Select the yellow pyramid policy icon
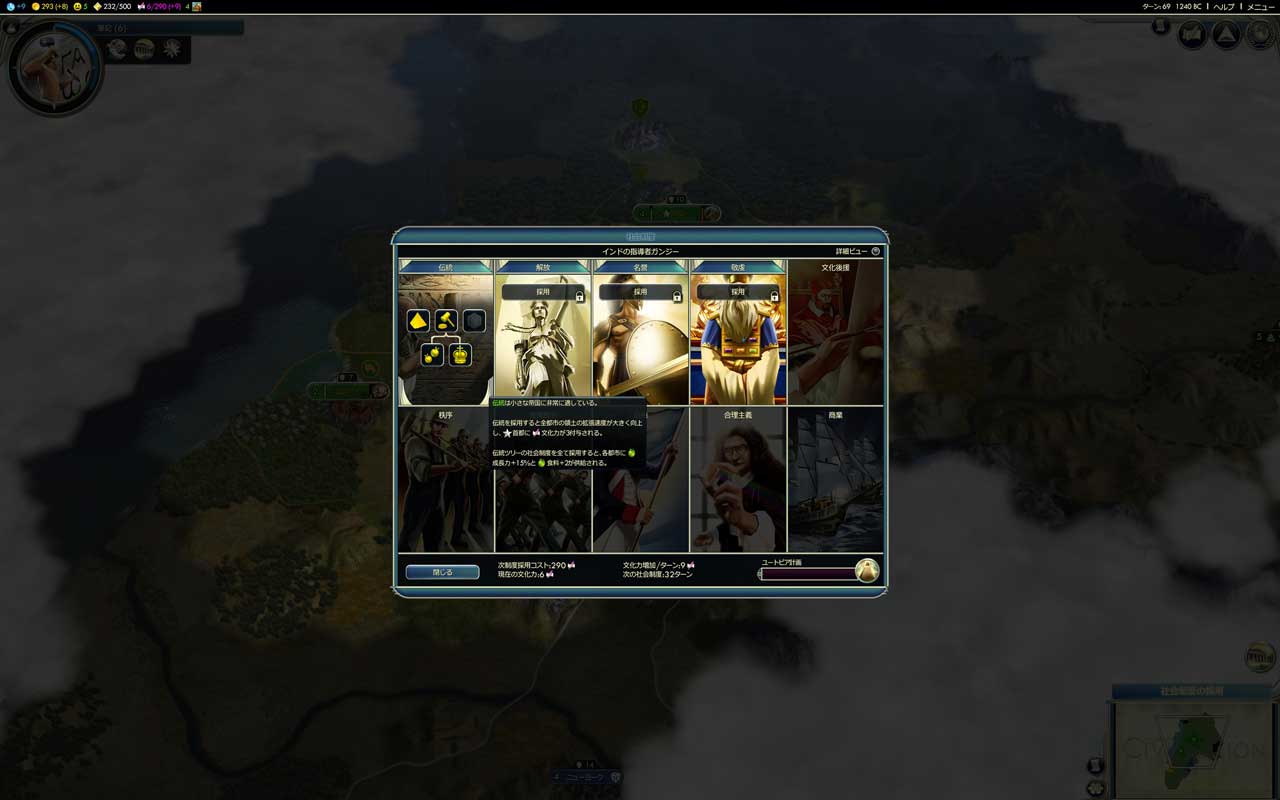The height and width of the screenshot is (800, 1280). [x=418, y=321]
